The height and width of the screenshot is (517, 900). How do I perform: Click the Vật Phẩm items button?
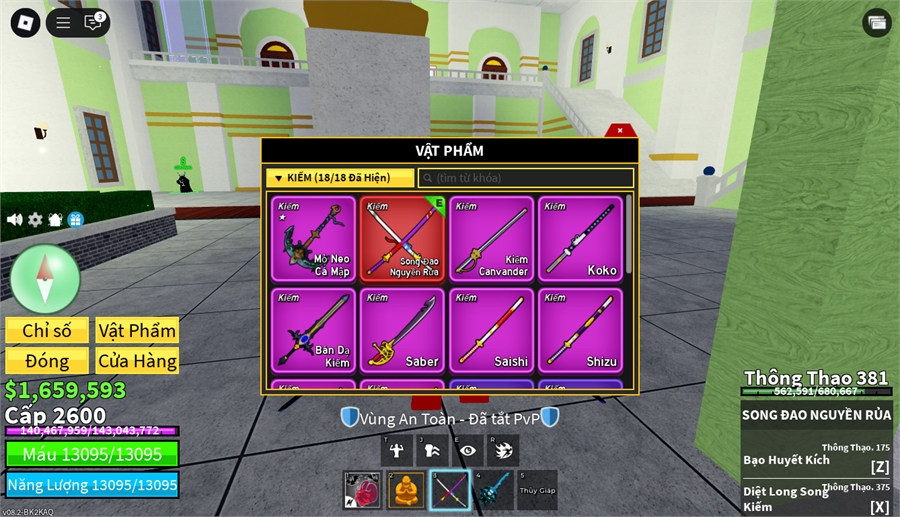click(x=137, y=331)
